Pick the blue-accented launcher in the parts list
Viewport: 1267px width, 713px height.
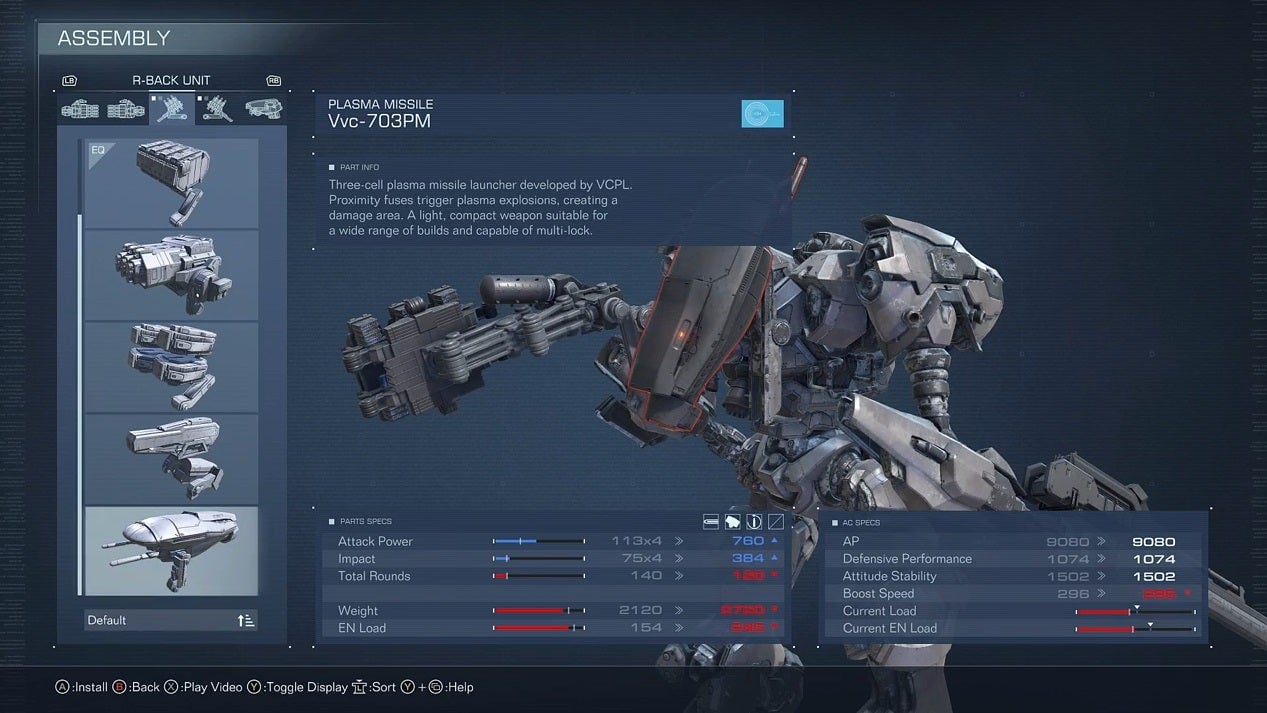click(x=171, y=366)
